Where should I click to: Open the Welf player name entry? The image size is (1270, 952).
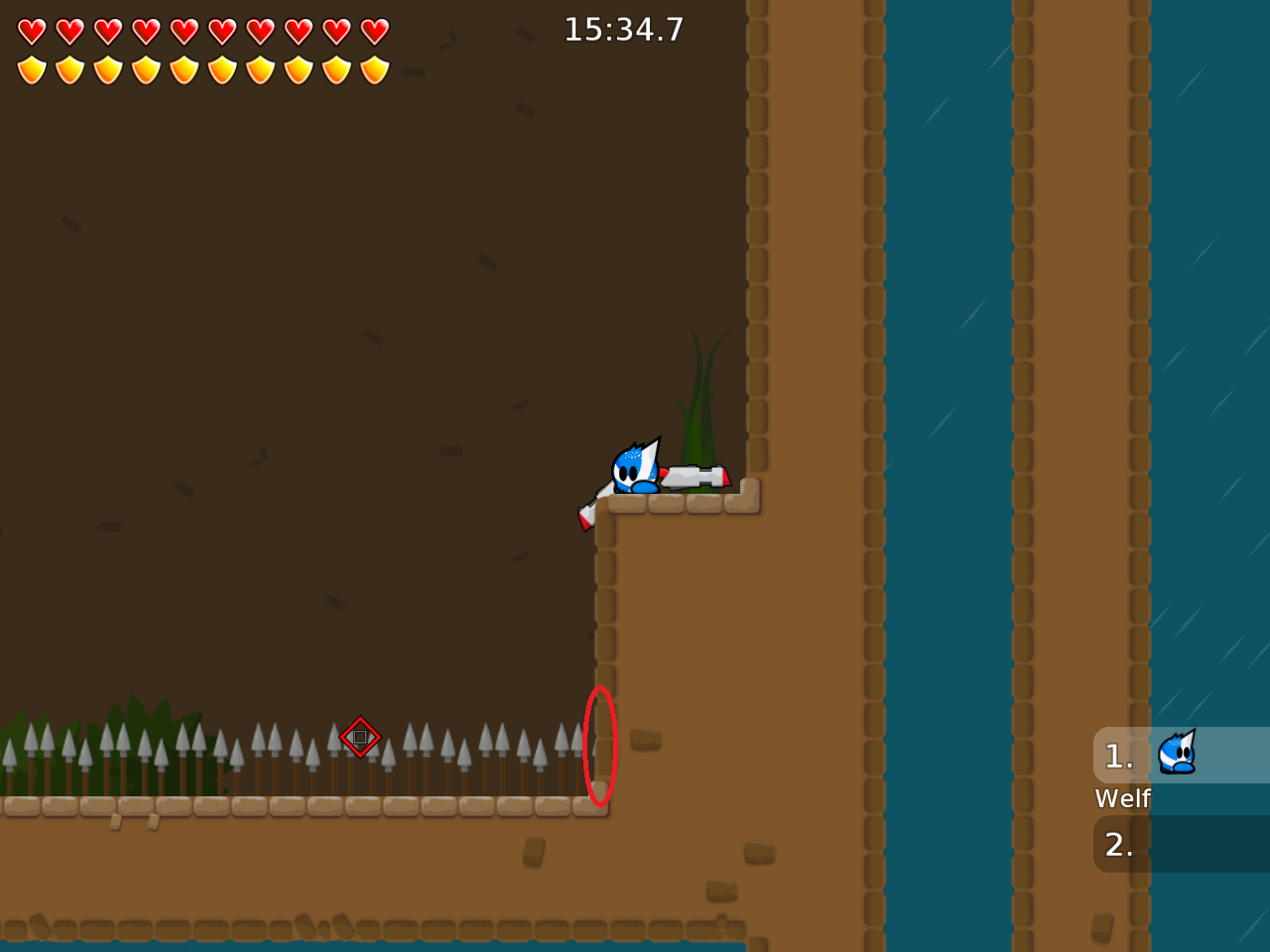tap(1122, 798)
